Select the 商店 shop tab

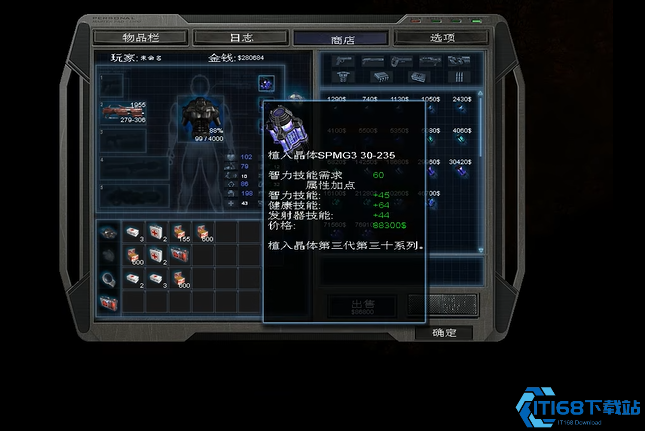[x=342, y=38]
